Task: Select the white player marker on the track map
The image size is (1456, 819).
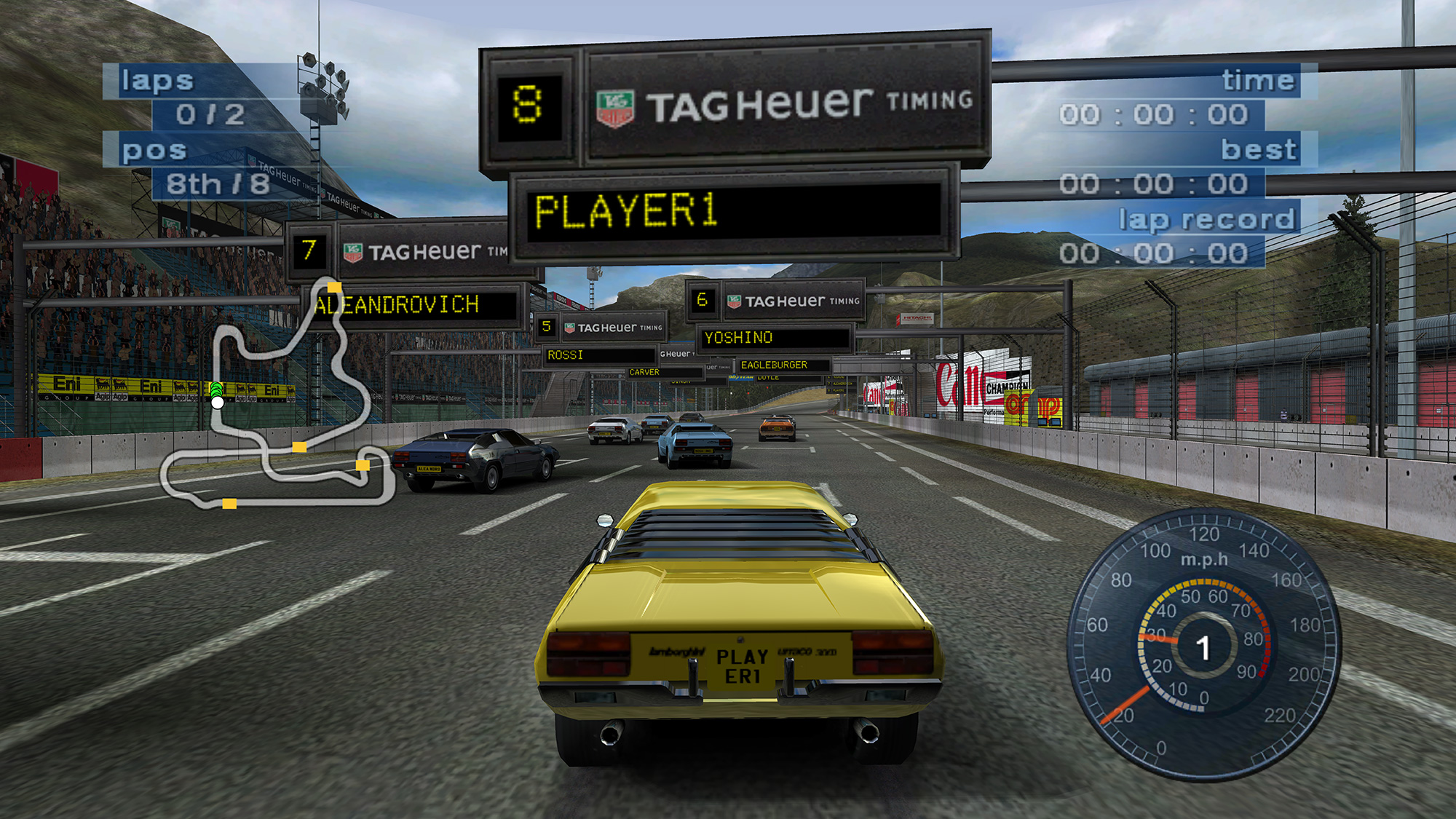Action: (x=218, y=402)
